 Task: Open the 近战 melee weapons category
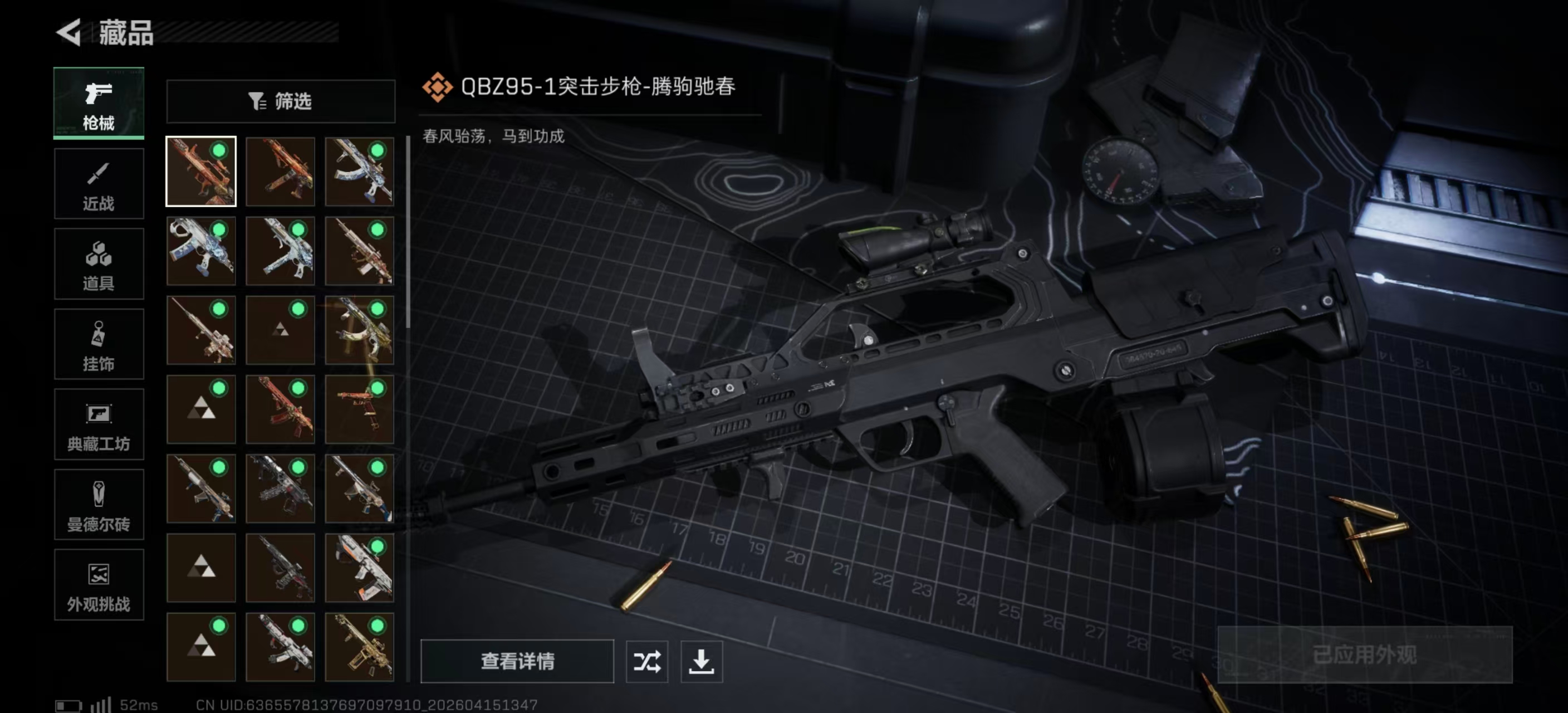click(99, 184)
